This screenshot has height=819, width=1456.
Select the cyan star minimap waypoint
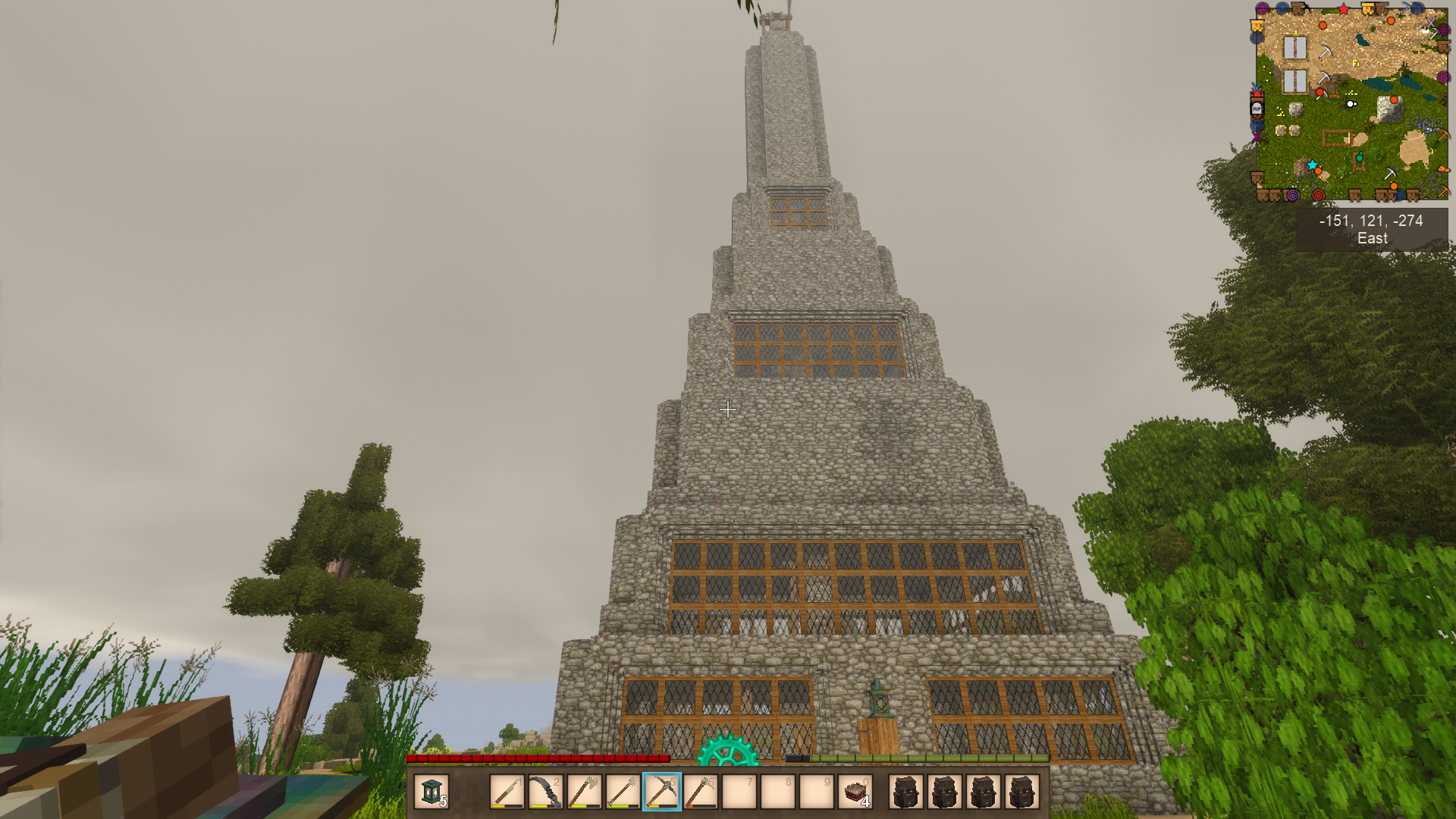pos(1312,165)
